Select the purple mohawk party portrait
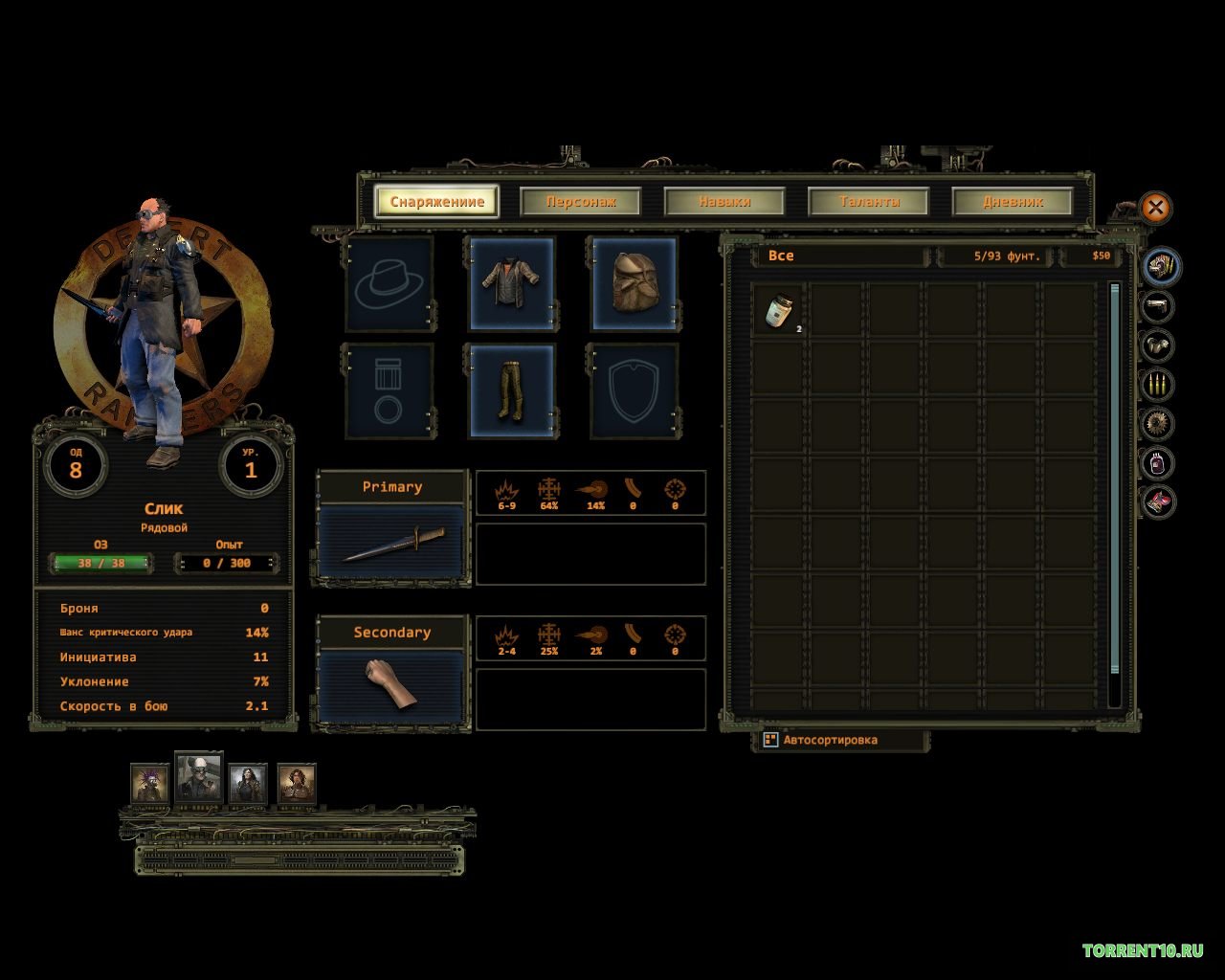 coord(150,783)
